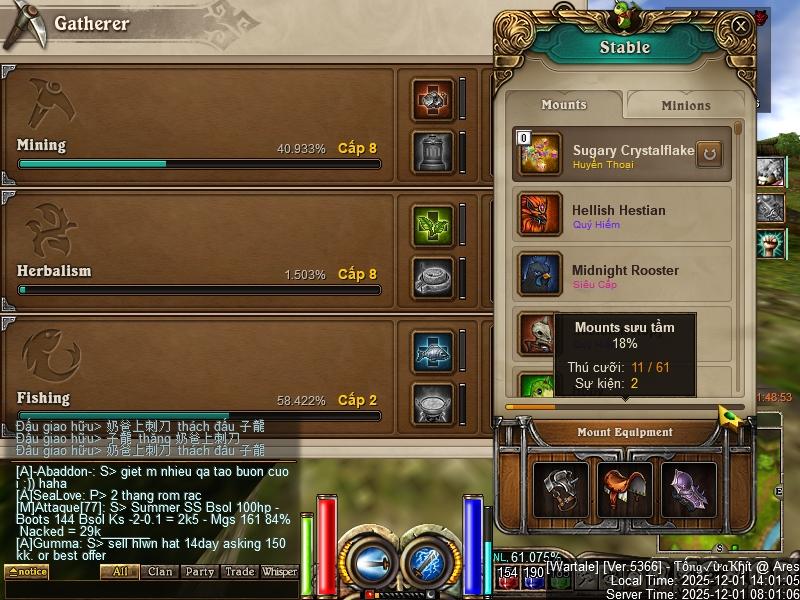
Task: Select the saddle mount equipment slot
Action: [x=625, y=490]
